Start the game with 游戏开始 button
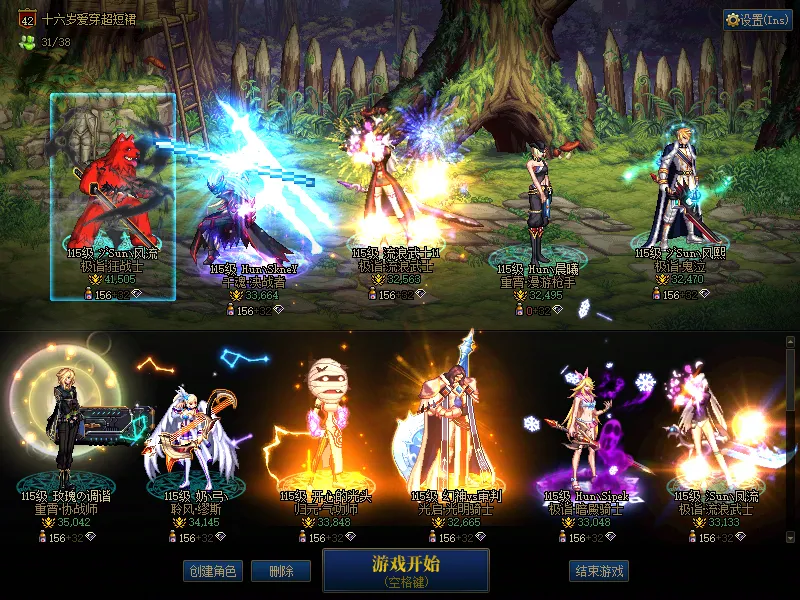Screen dimensions: 800x600 [x=405, y=570]
